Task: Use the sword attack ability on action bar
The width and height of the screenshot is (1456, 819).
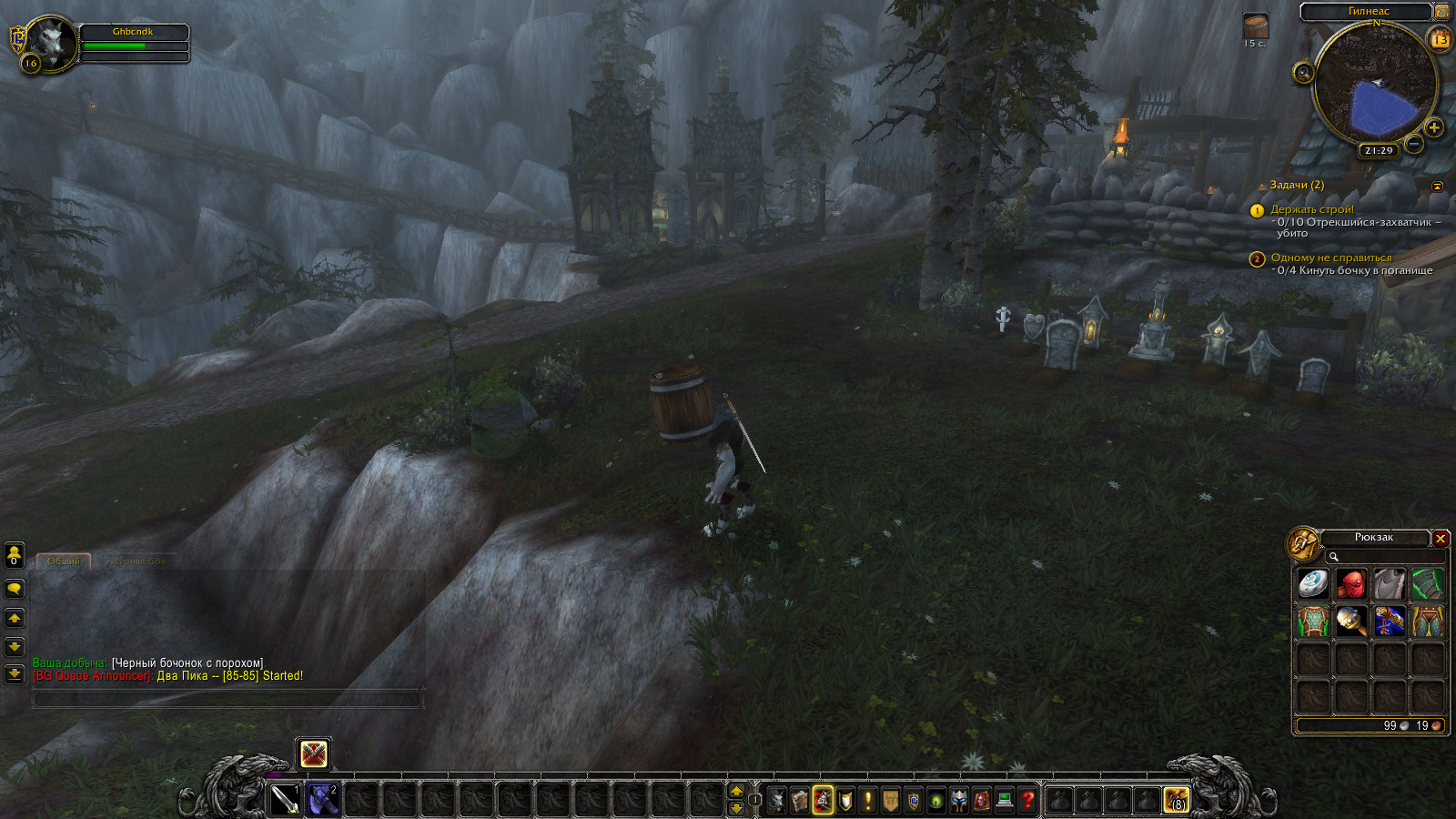Action: pos(285,800)
